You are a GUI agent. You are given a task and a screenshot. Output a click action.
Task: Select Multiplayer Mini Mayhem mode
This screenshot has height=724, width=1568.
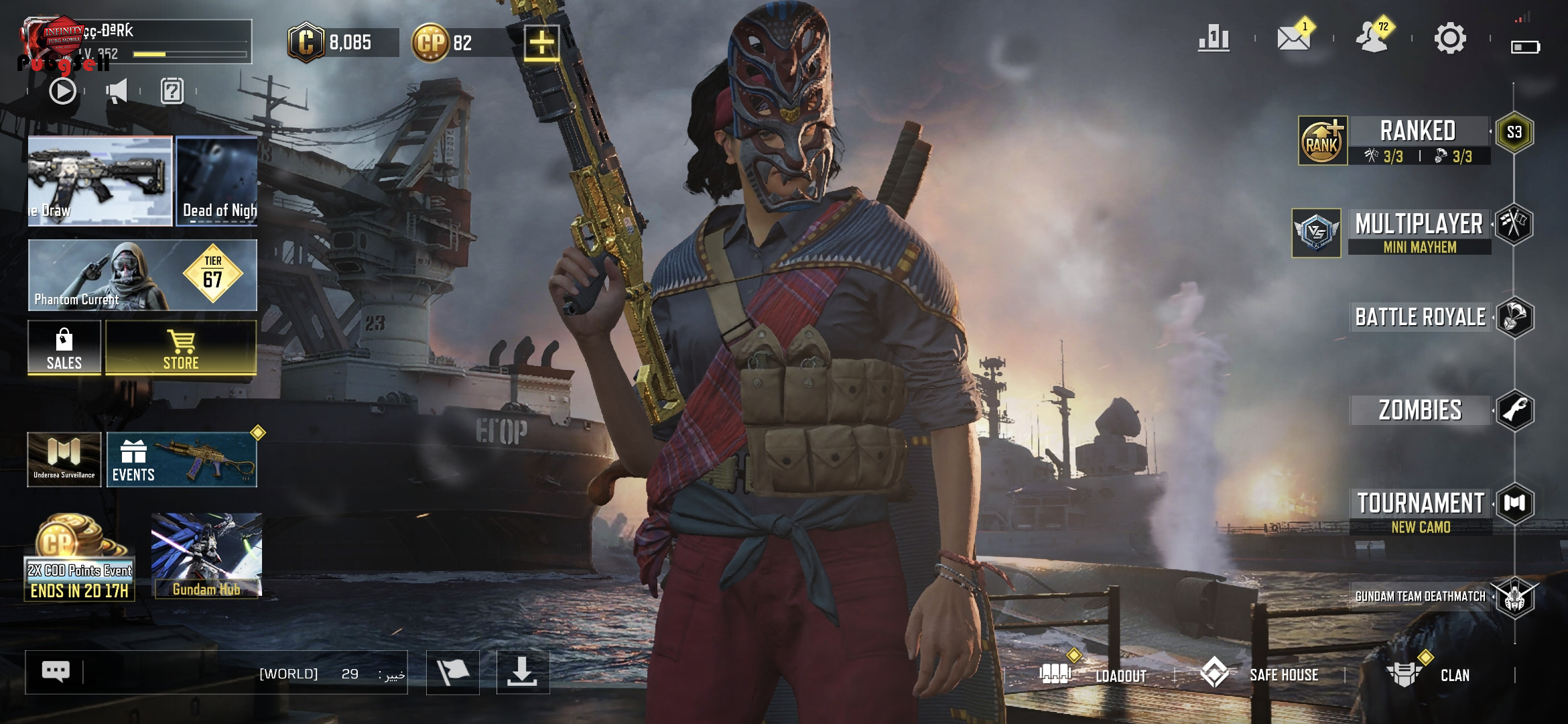click(1419, 231)
